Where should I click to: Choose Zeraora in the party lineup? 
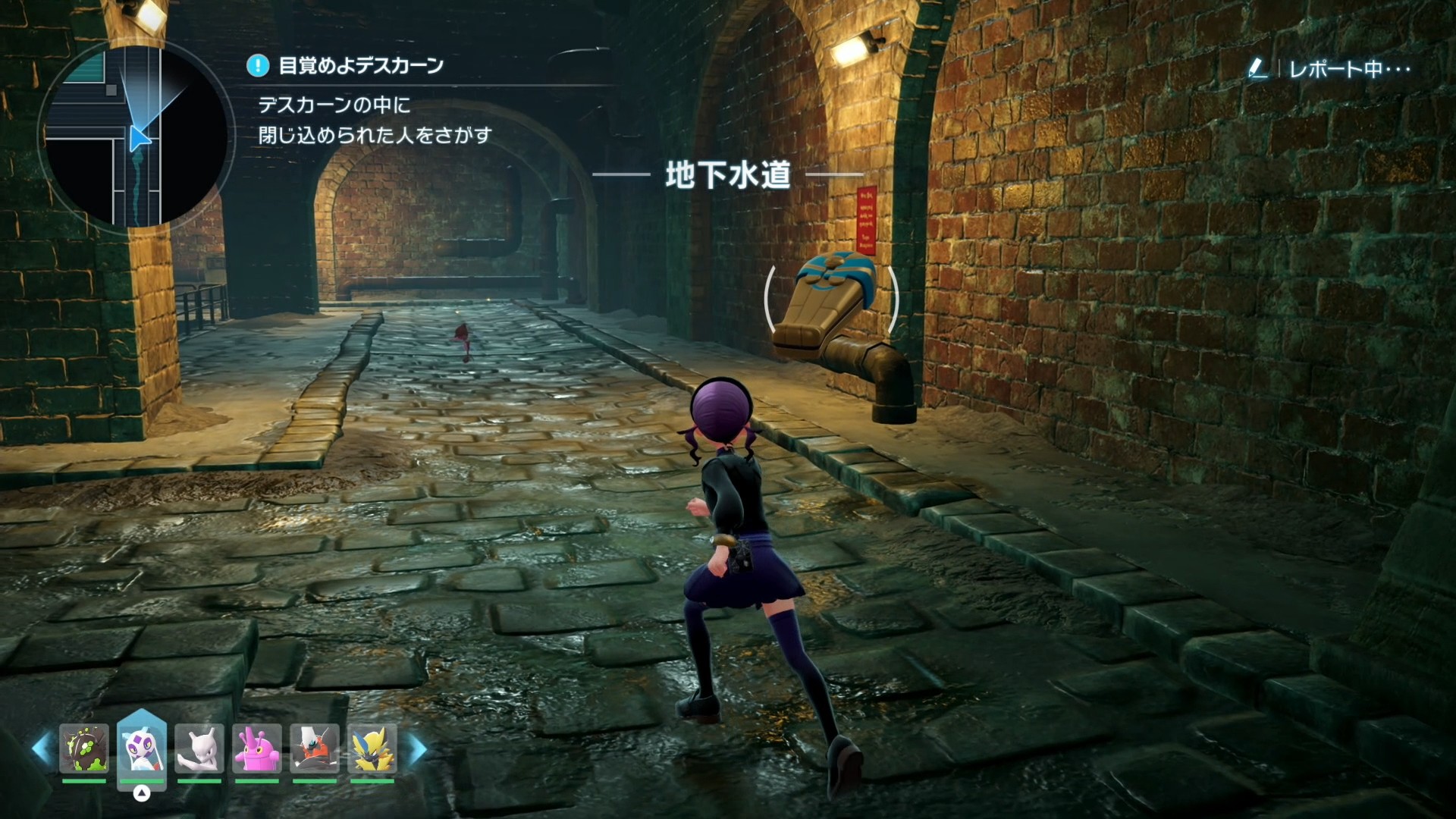click(x=372, y=749)
